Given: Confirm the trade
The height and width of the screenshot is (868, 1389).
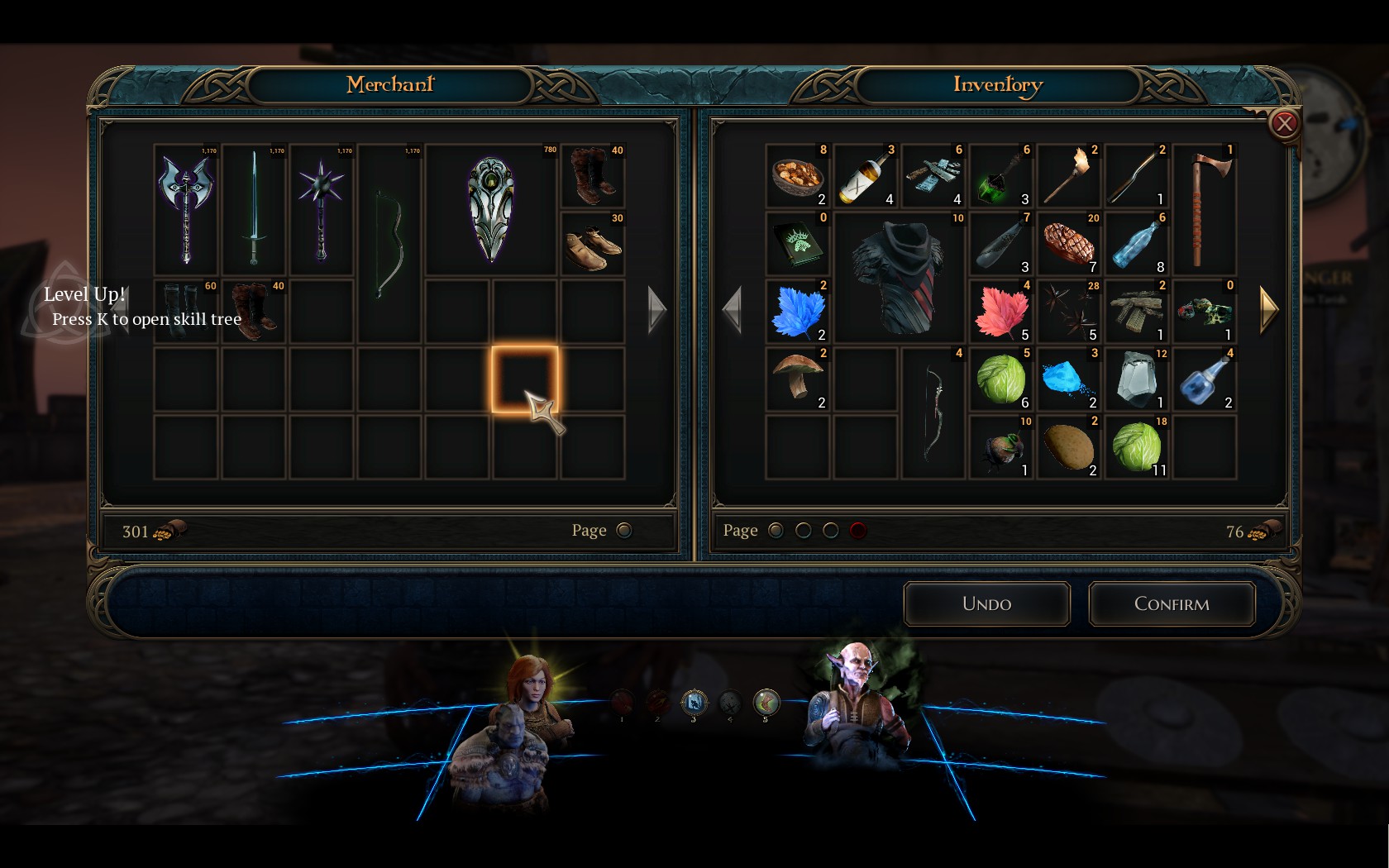Looking at the screenshot, I should point(1172,604).
